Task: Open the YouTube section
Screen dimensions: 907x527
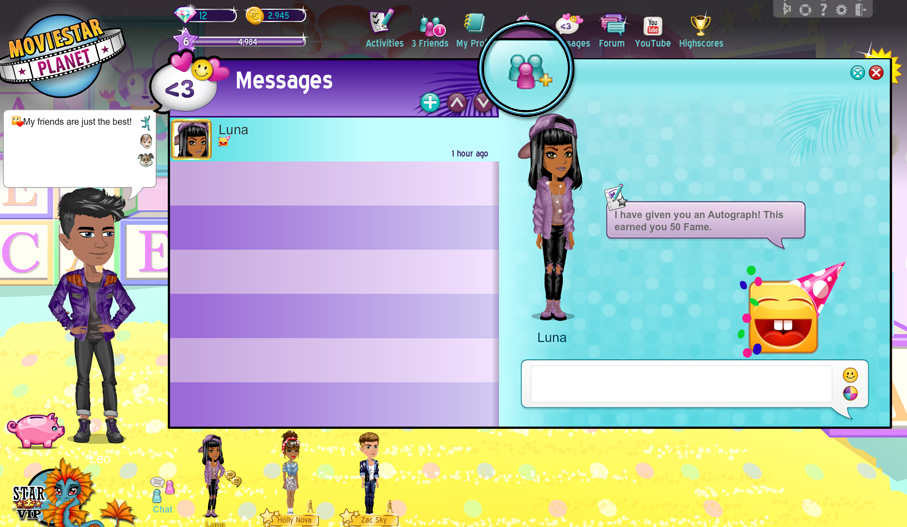Action: point(652,30)
